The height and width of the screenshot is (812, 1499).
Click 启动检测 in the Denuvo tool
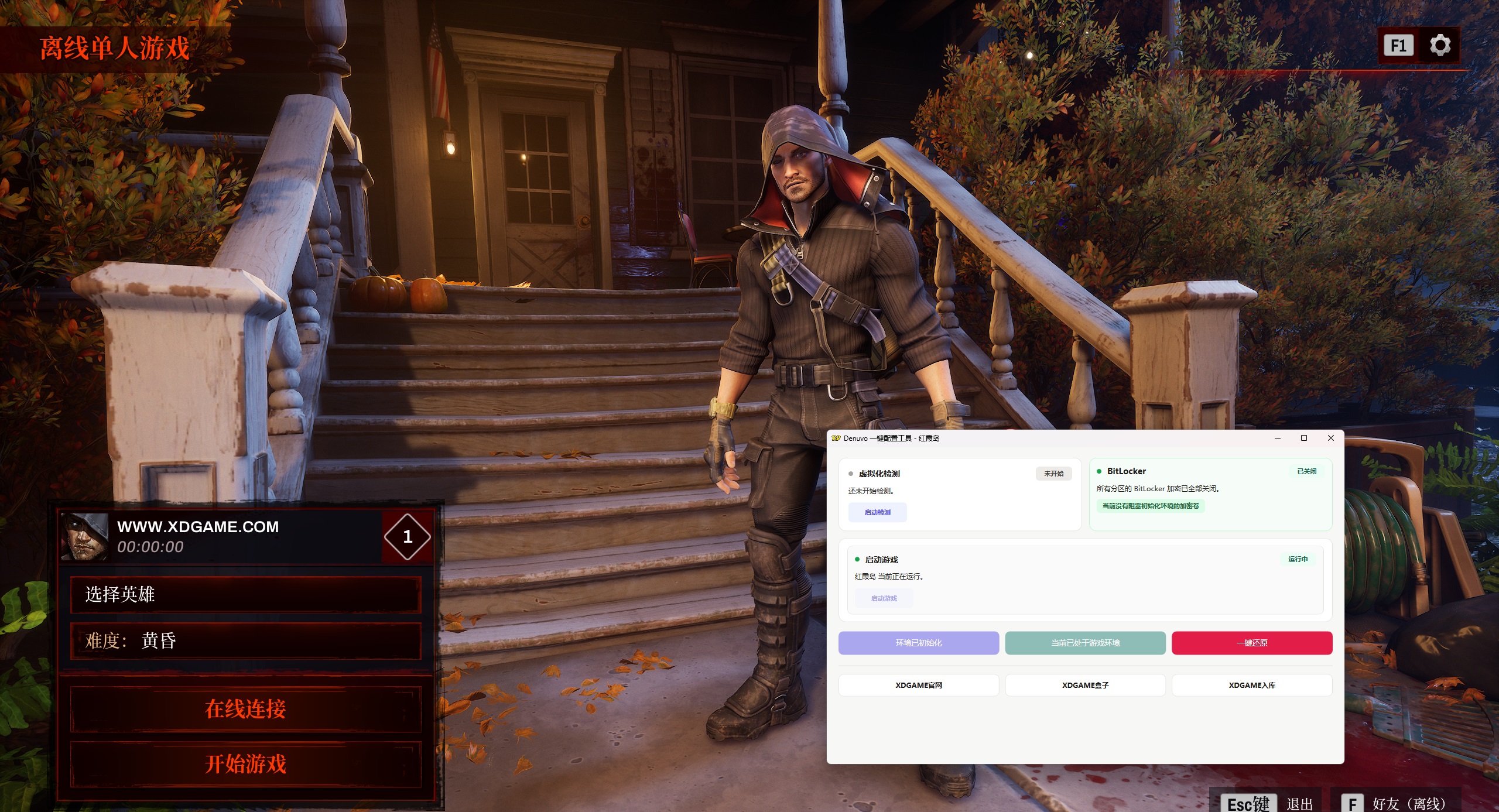point(877,512)
